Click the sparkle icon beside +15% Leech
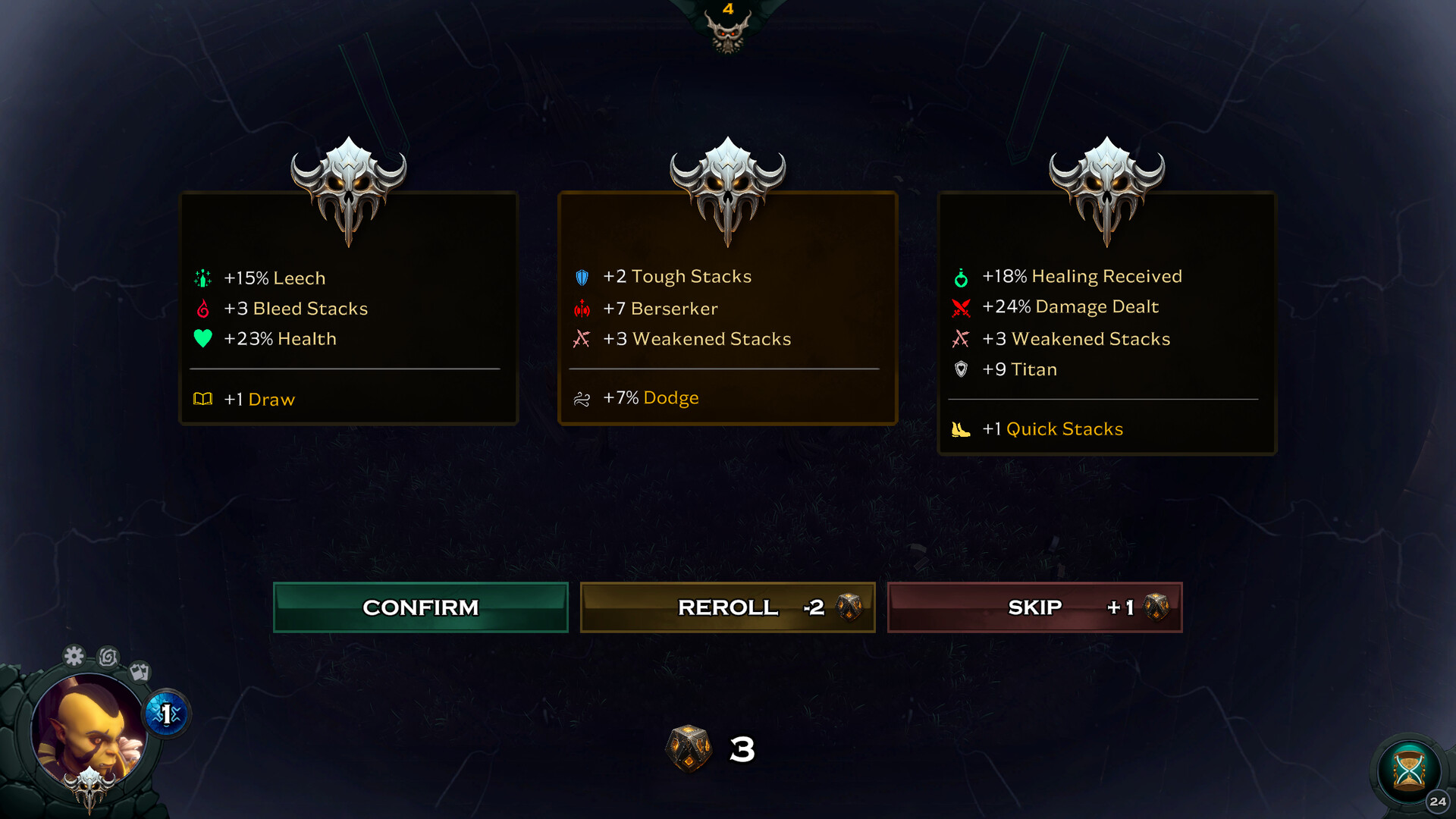Screen dimensions: 1456x819 coord(202,278)
